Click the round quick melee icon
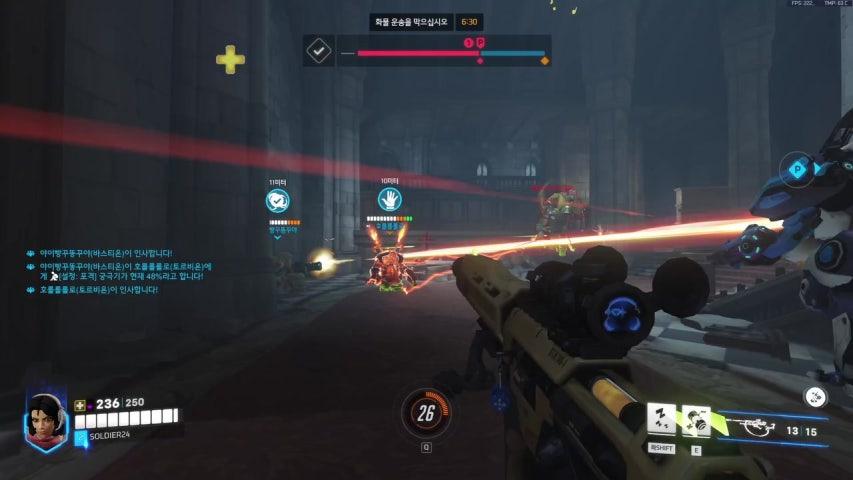Image resolution: width=853 pixels, height=480 pixels. [x=816, y=397]
